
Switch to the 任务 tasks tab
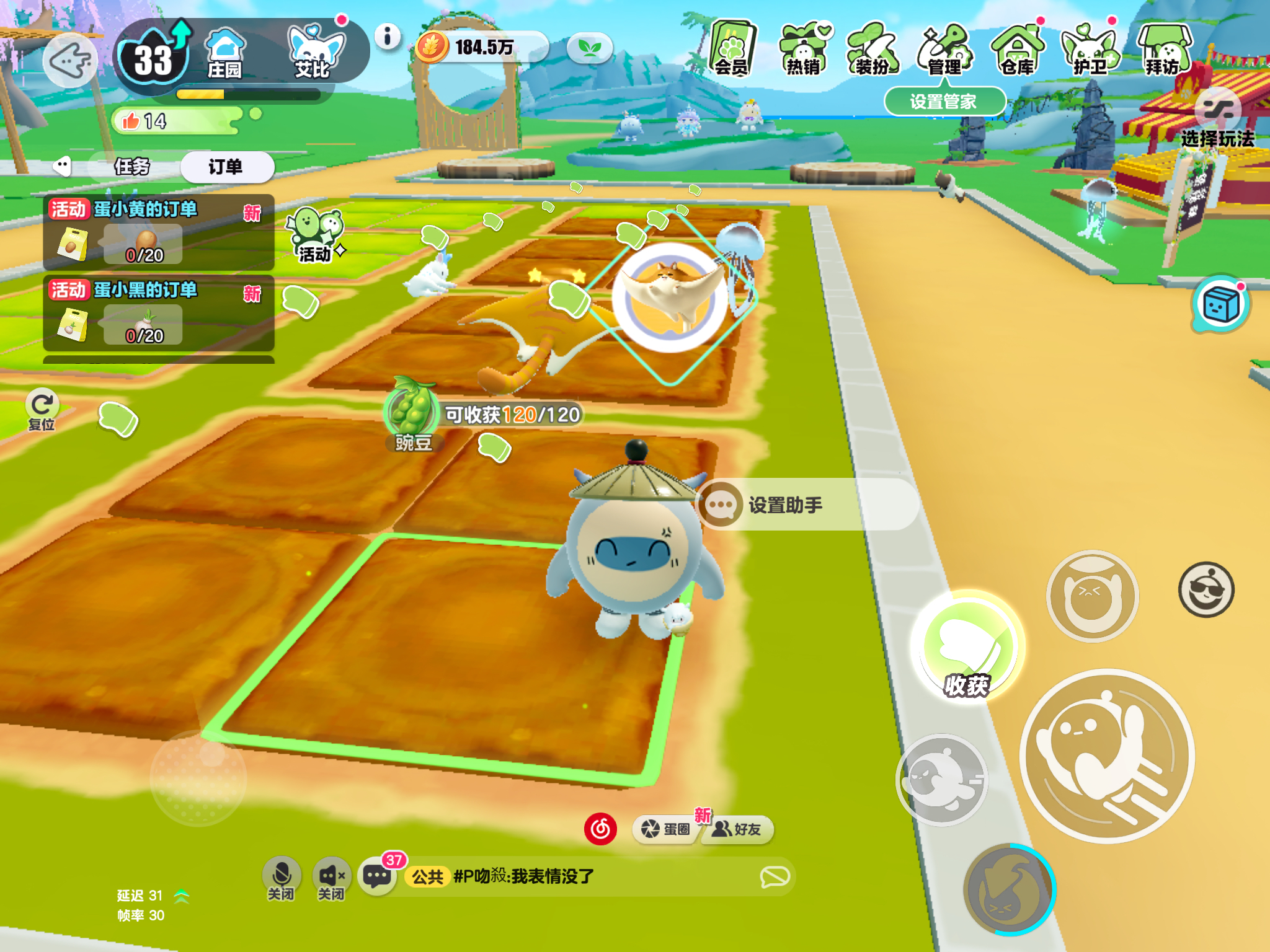click(x=132, y=166)
